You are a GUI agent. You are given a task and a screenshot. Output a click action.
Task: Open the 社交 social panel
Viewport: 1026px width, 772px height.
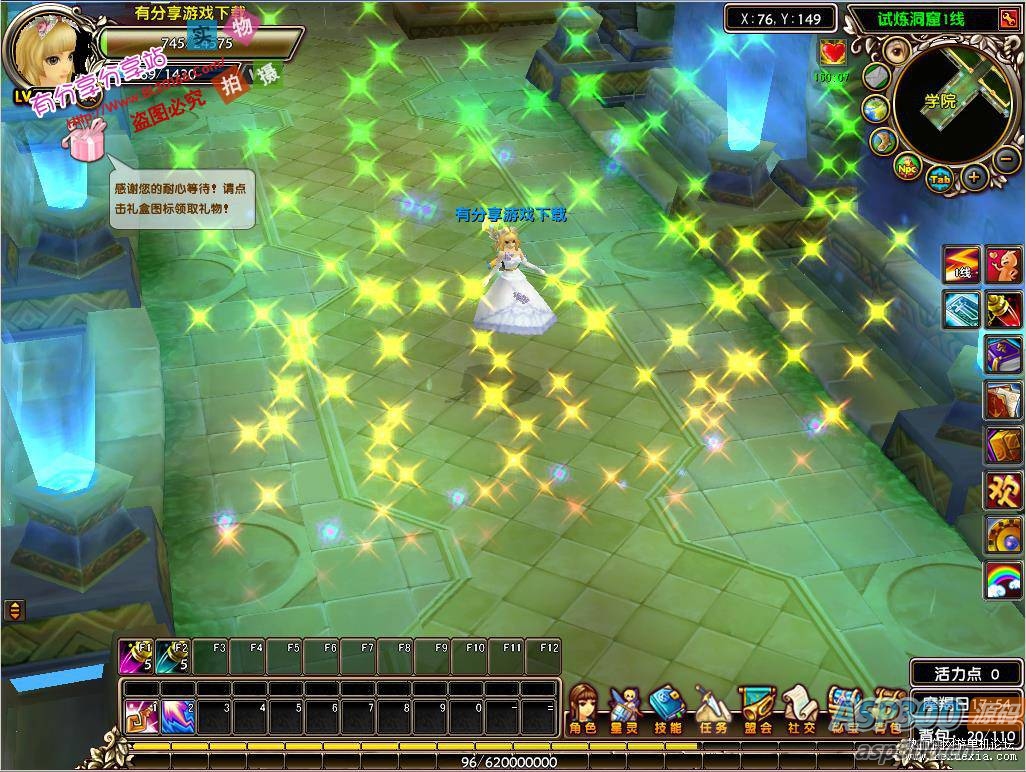(797, 706)
